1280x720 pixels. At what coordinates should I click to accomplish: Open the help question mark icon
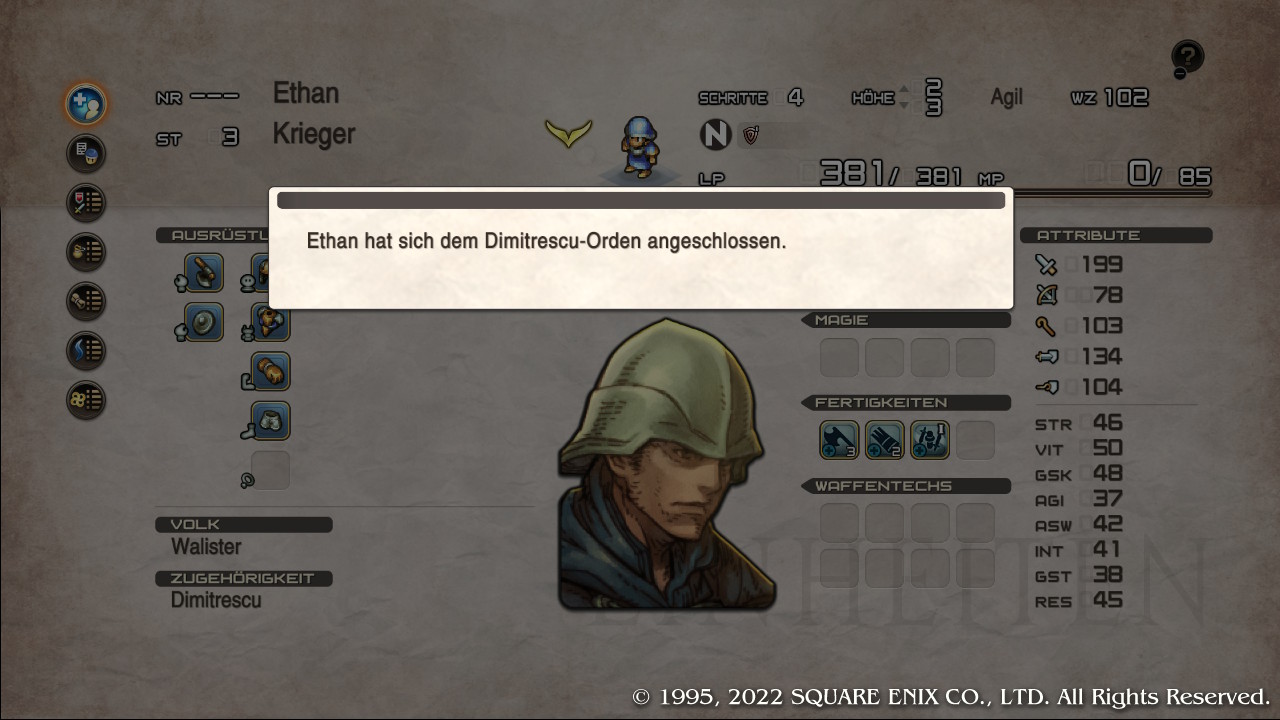[x=1187, y=59]
